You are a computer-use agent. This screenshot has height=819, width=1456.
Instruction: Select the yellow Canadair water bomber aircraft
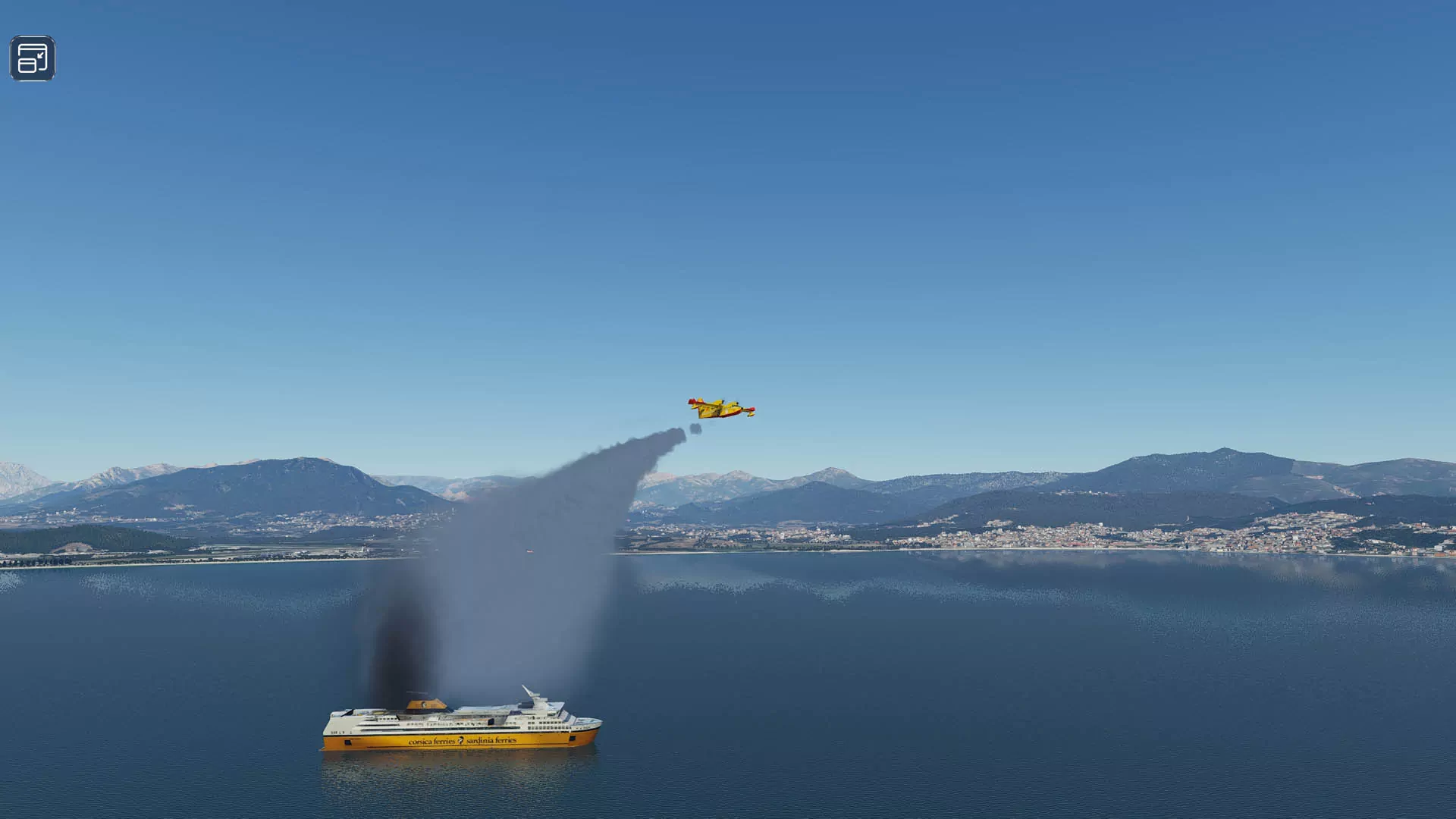(718, 409)
